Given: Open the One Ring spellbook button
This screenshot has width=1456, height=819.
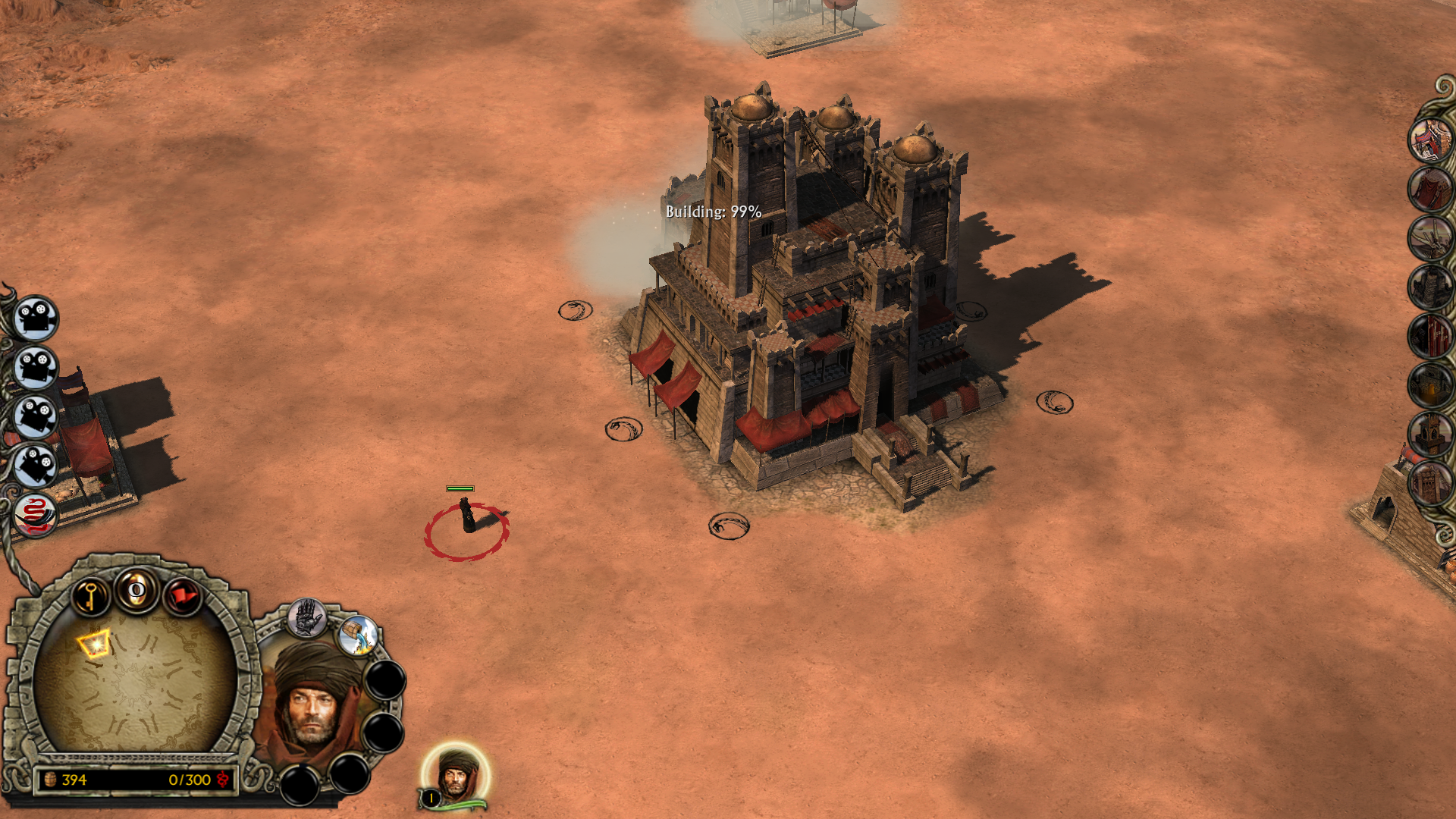Looking at the screenshot, I should 137,590.
